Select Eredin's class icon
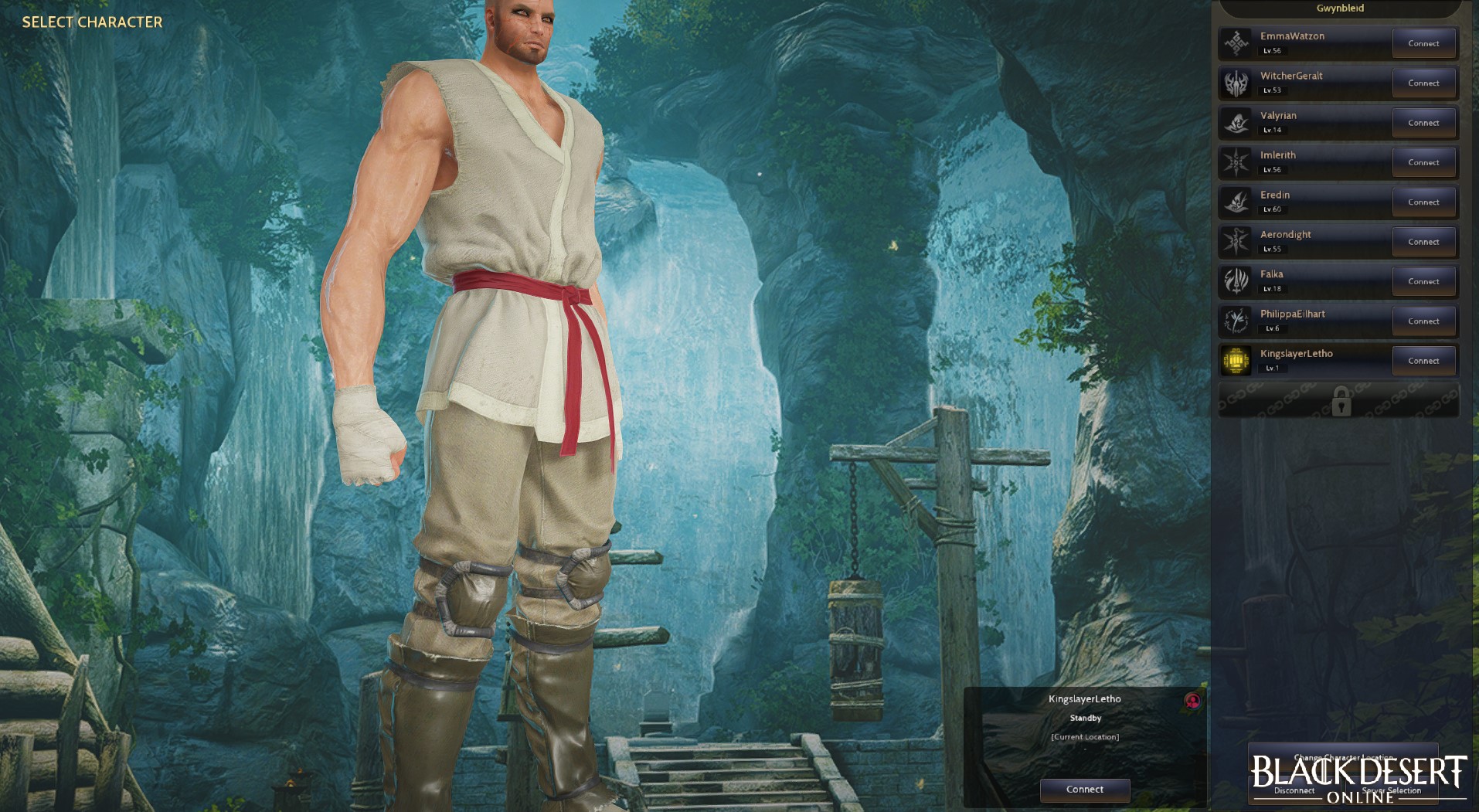This screenshot has width=1479, height=812. pyautogui.click(x=1237, y=201)
